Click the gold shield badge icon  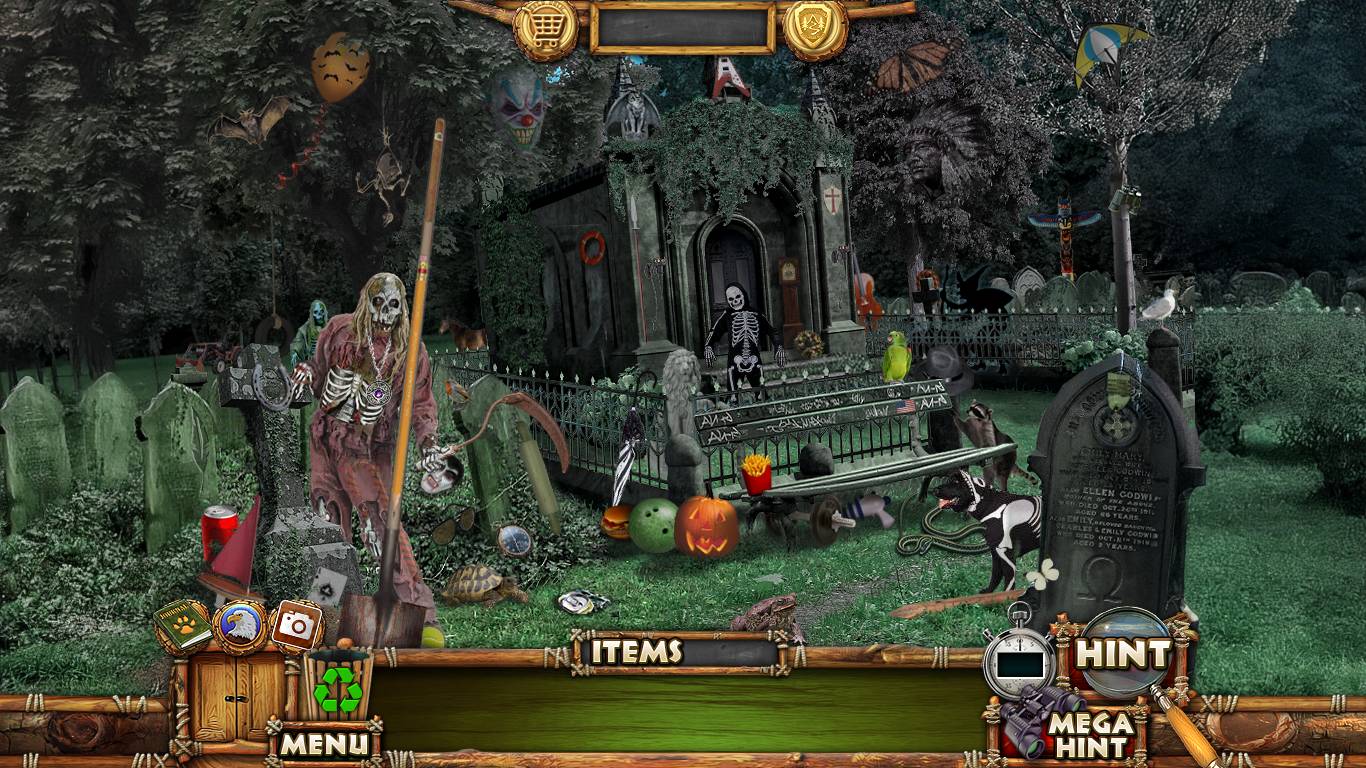pos(814,27)
